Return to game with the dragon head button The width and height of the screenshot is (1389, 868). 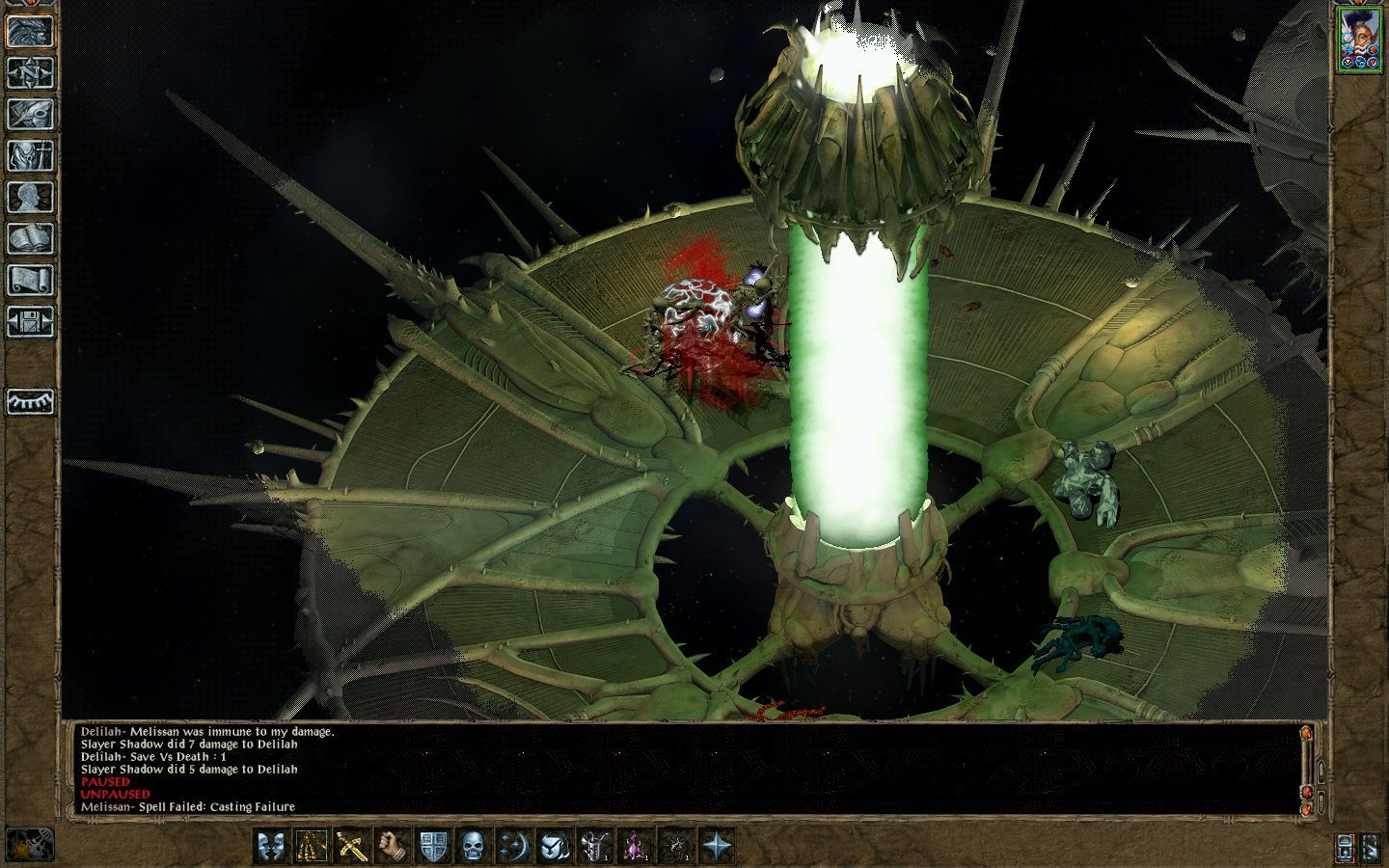30,31
